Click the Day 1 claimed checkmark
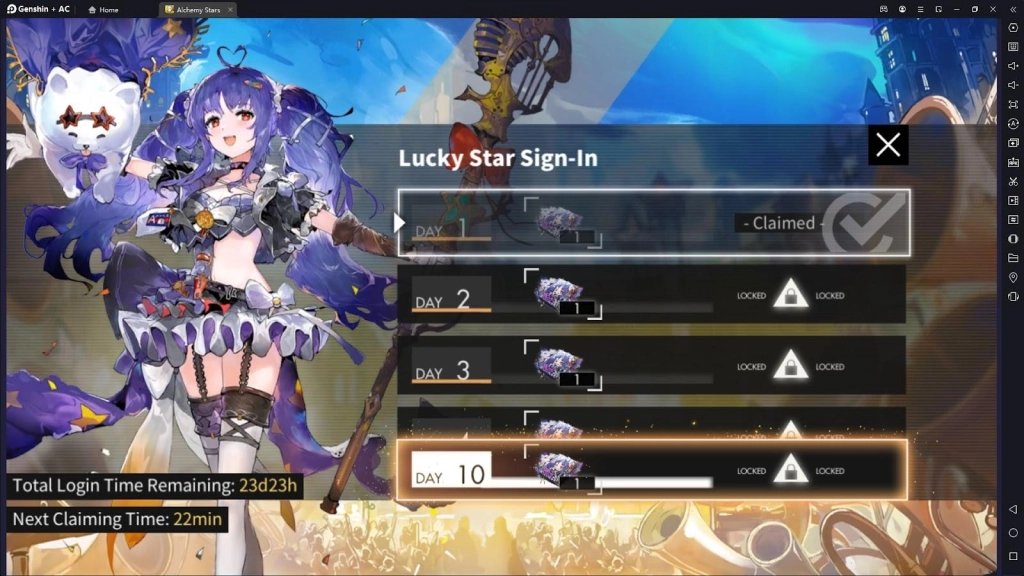The height and width of the screenshot is (576, 1024). 856,224
